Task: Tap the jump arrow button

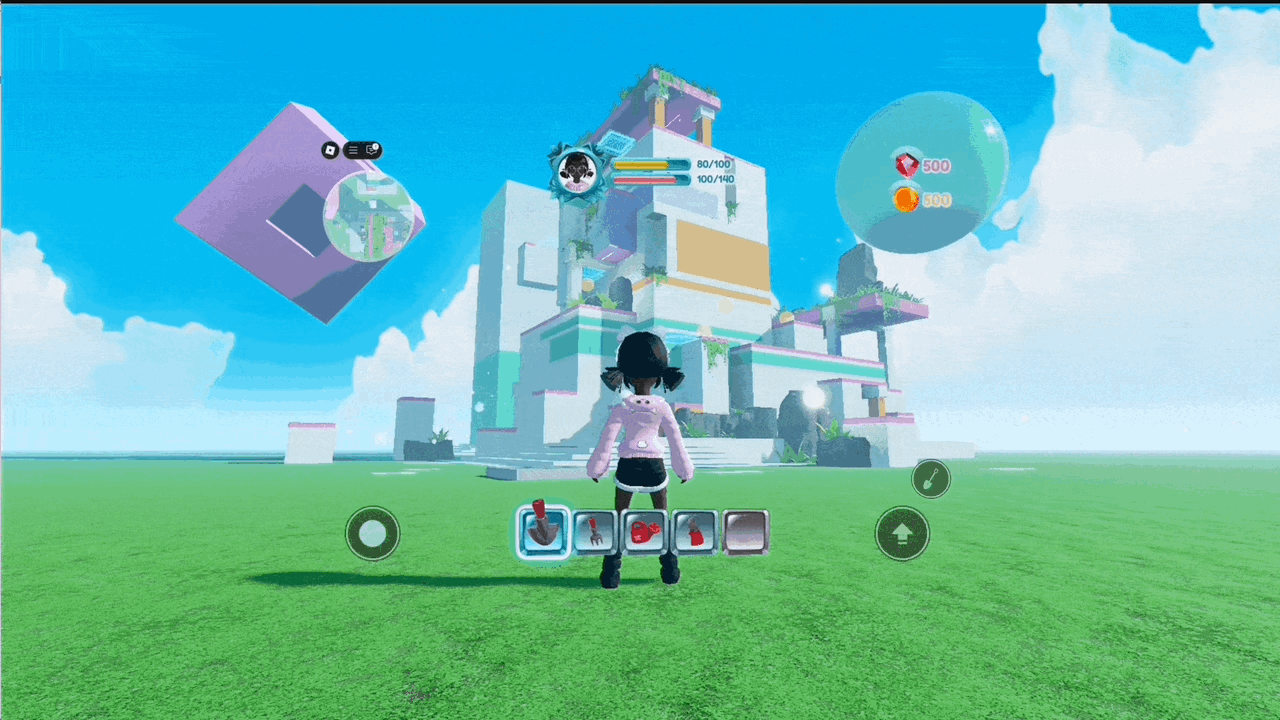Action: click(902, 533)
